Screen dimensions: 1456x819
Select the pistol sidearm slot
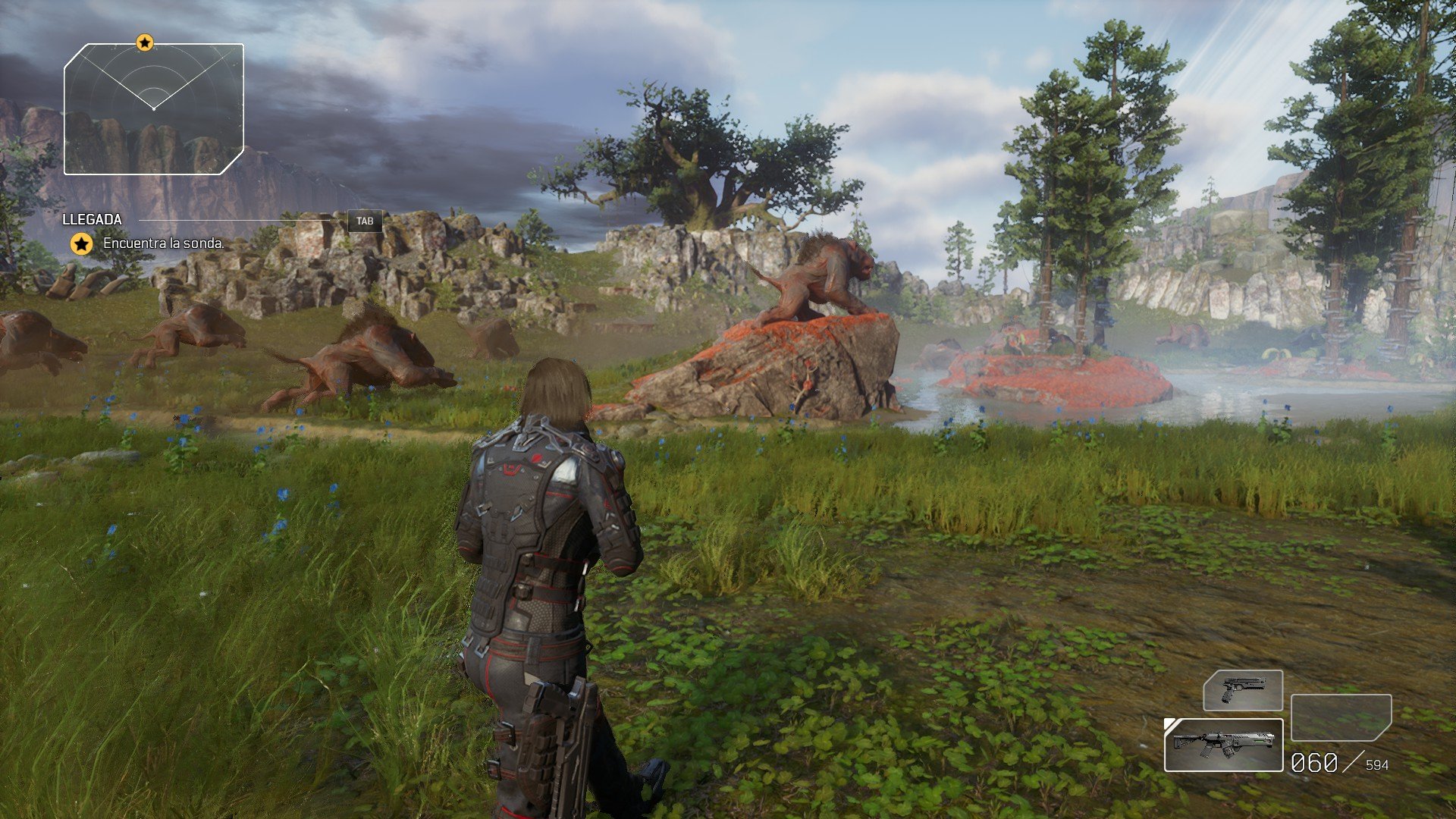click(1242, 690)
